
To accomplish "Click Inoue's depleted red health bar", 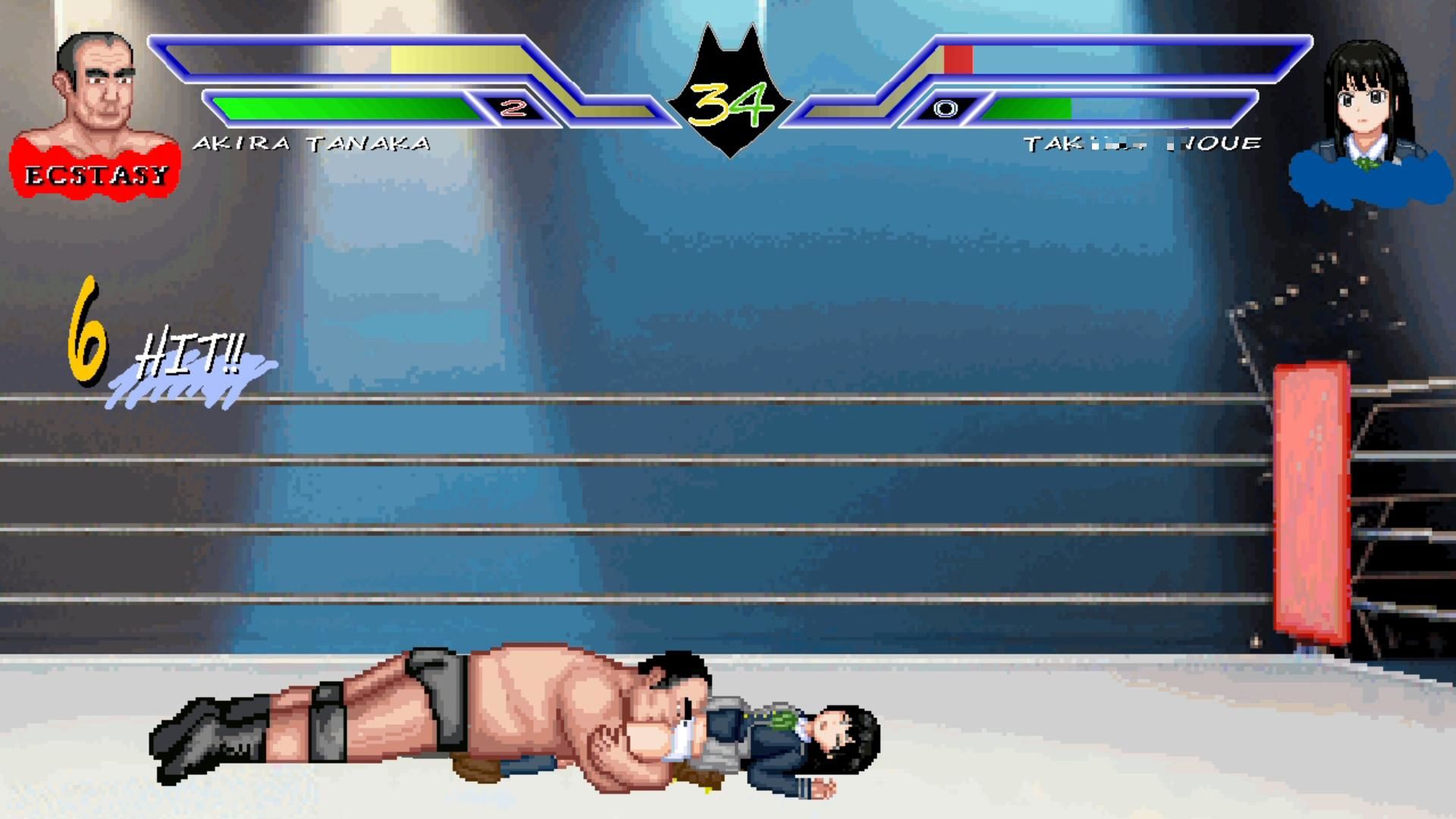I will [x=957, y=57].
